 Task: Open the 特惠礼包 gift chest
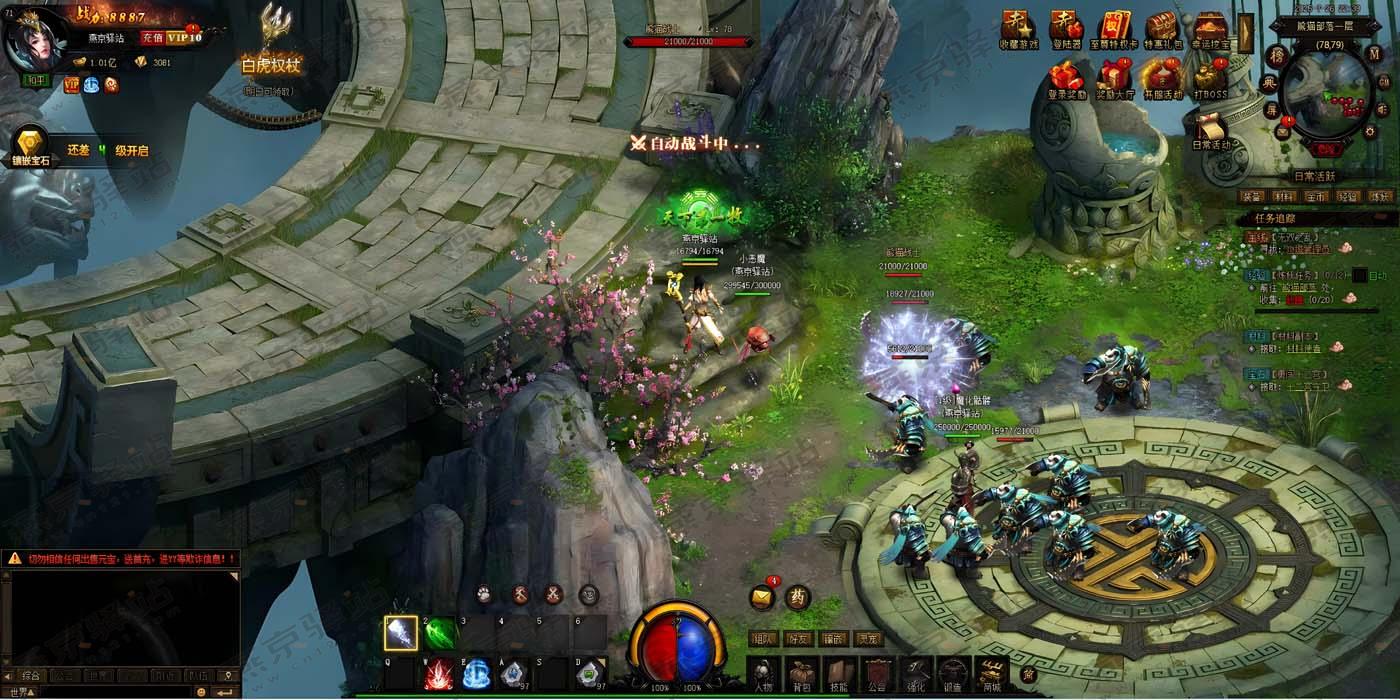[1162, 30]
